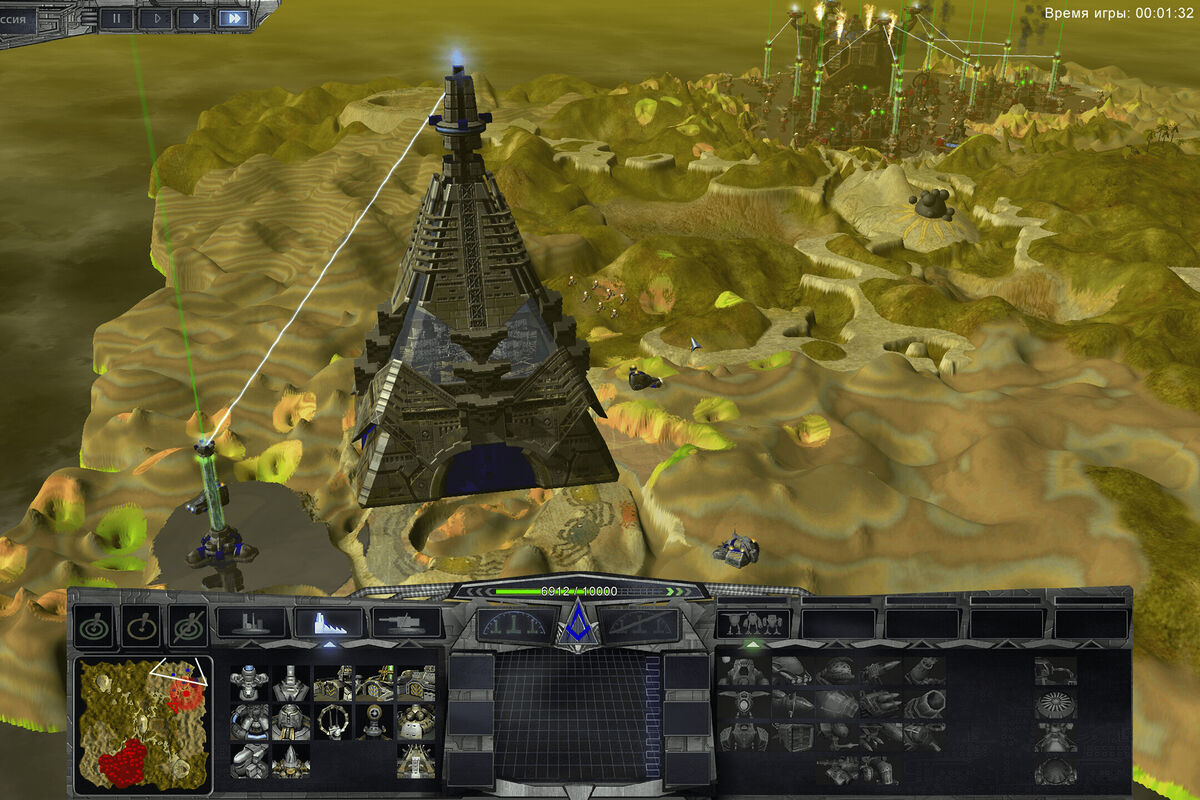This screenshot has height=800, width=1200.
Task: Open the cannon turret defenses tab
Action: point(406,623)
